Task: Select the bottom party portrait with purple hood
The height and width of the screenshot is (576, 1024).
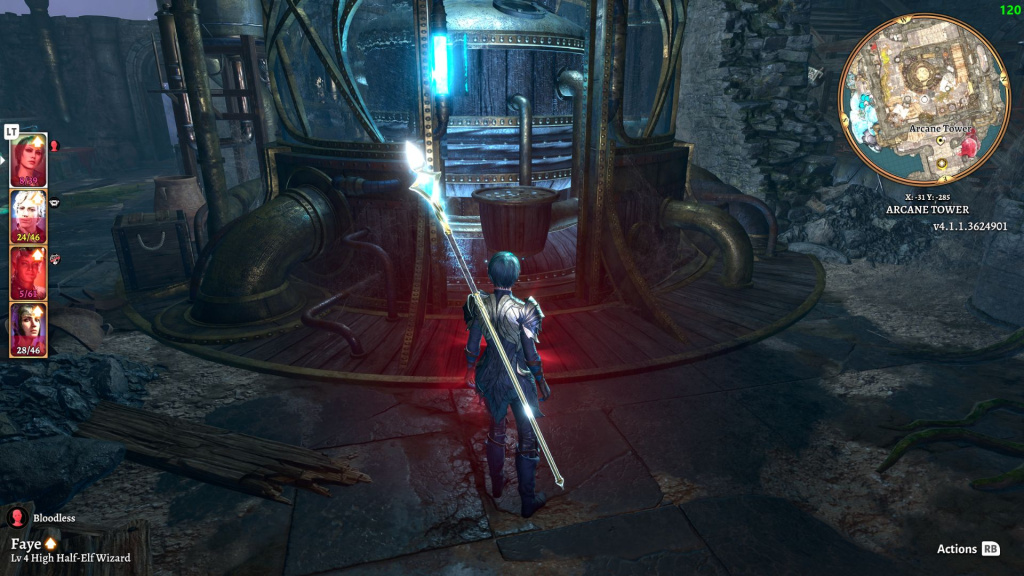Action: coord(28,329)
